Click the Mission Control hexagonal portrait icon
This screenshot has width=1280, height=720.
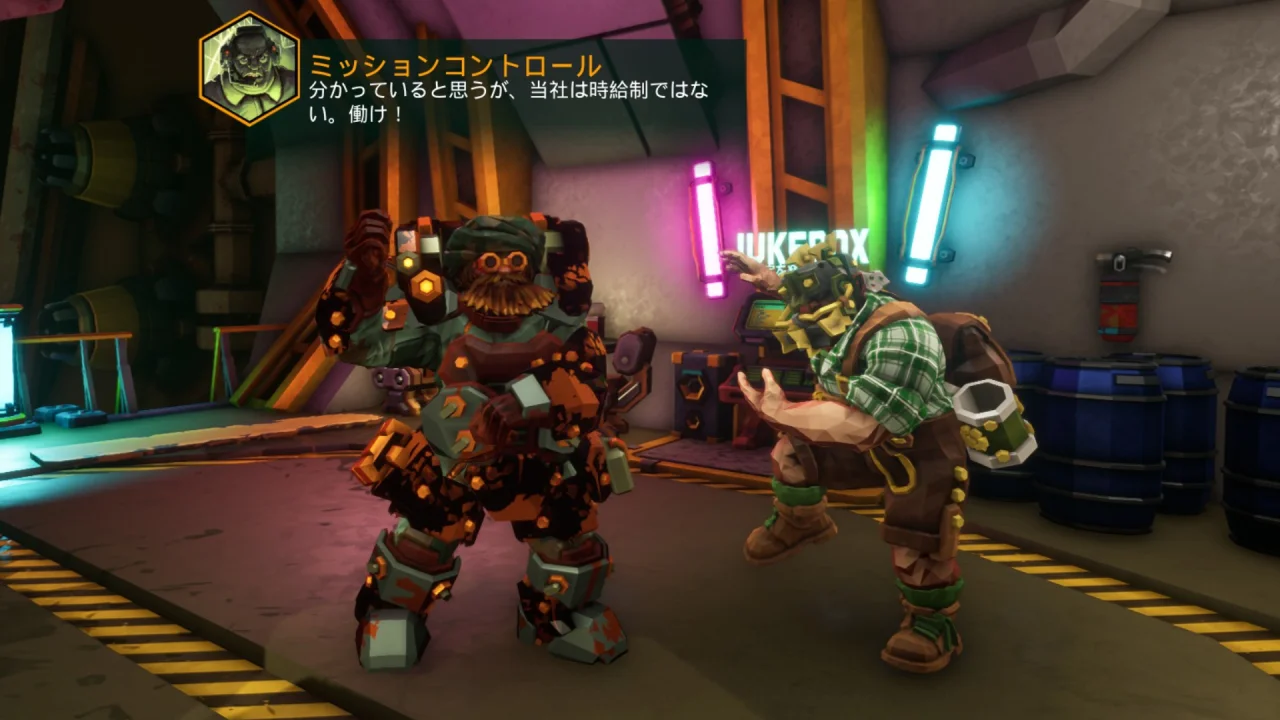(x=248, y=66)
